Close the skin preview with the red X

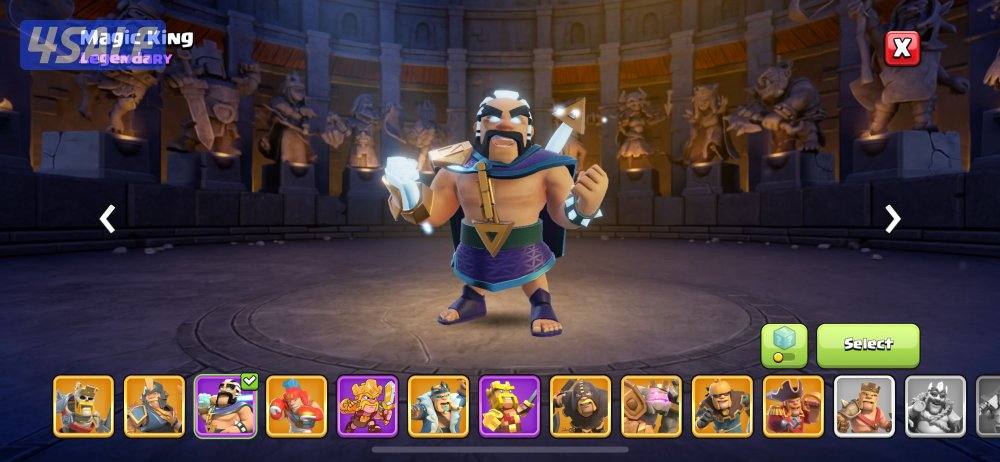tap(902, 48)
